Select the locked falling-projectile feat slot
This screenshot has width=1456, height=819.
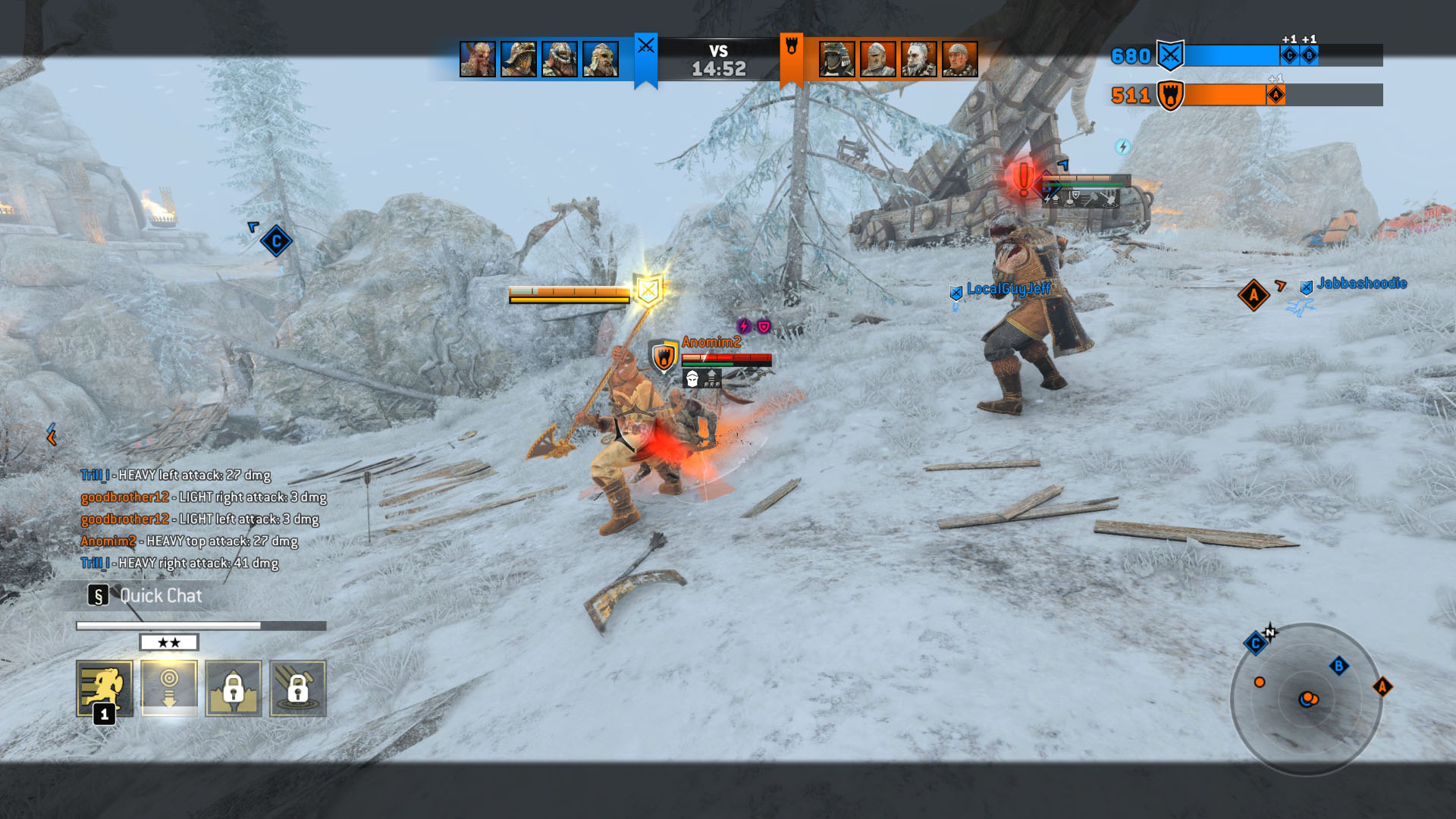(298, 688)
